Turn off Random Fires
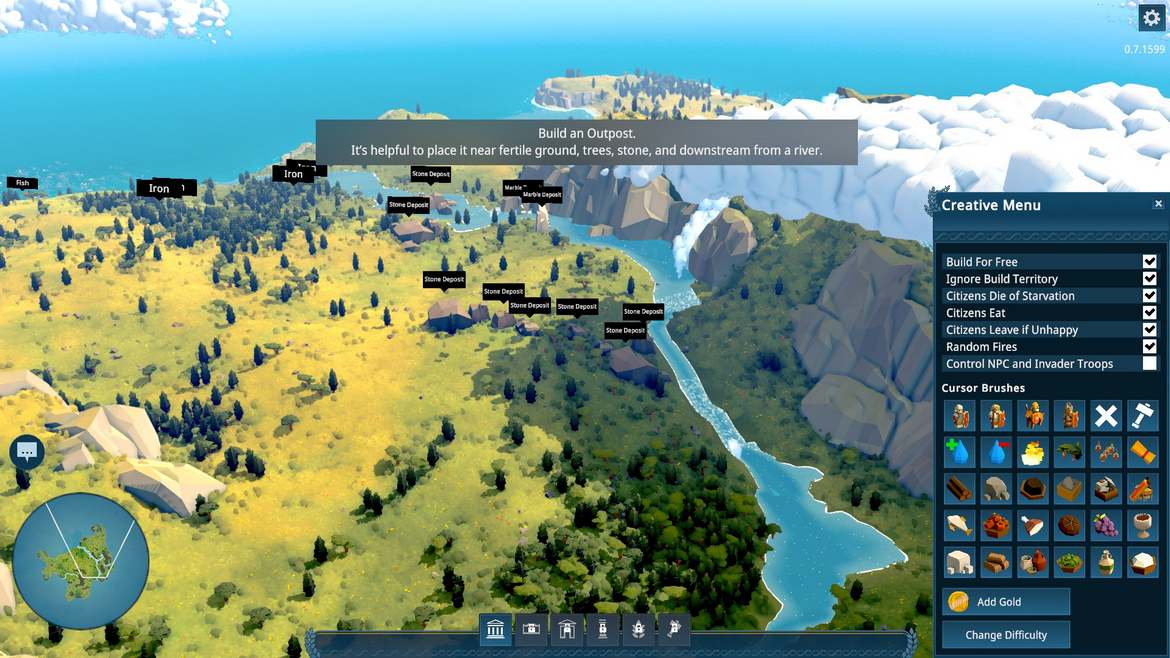Image resolution: width=1170 pixels, height=658 pixels. point(1149,347)
